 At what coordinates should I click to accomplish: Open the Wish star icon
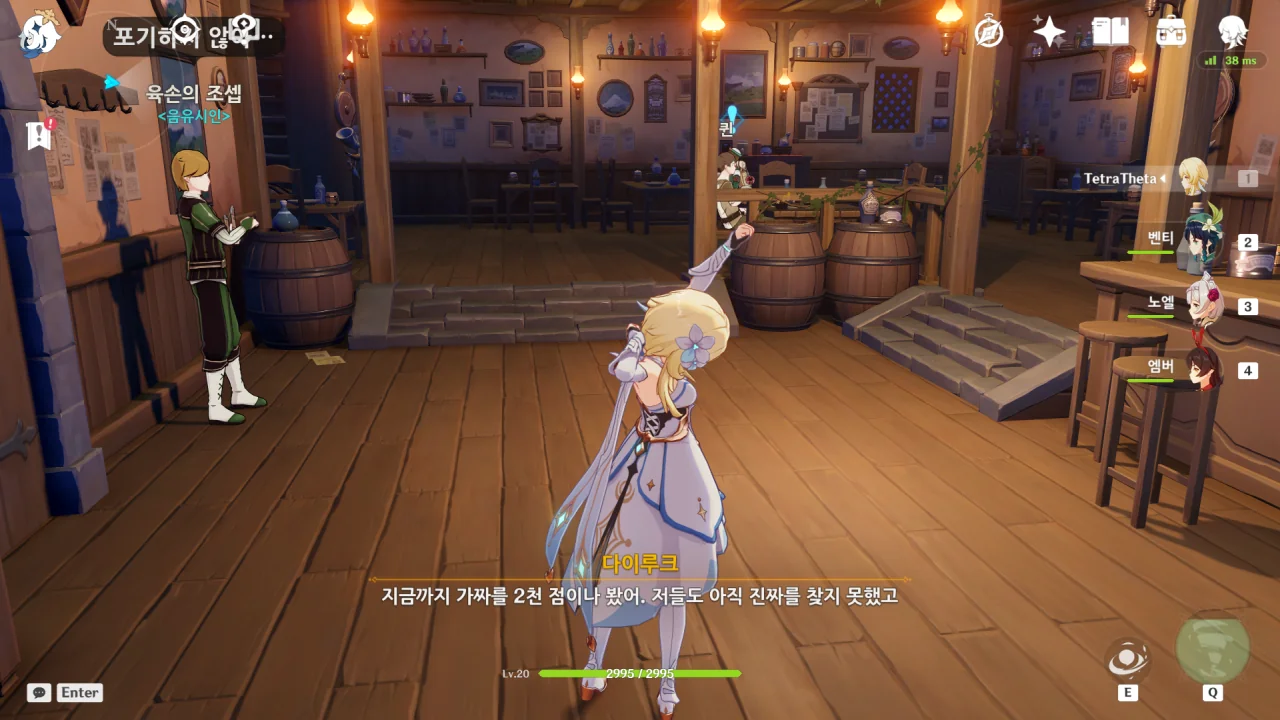click(1049, 33)
